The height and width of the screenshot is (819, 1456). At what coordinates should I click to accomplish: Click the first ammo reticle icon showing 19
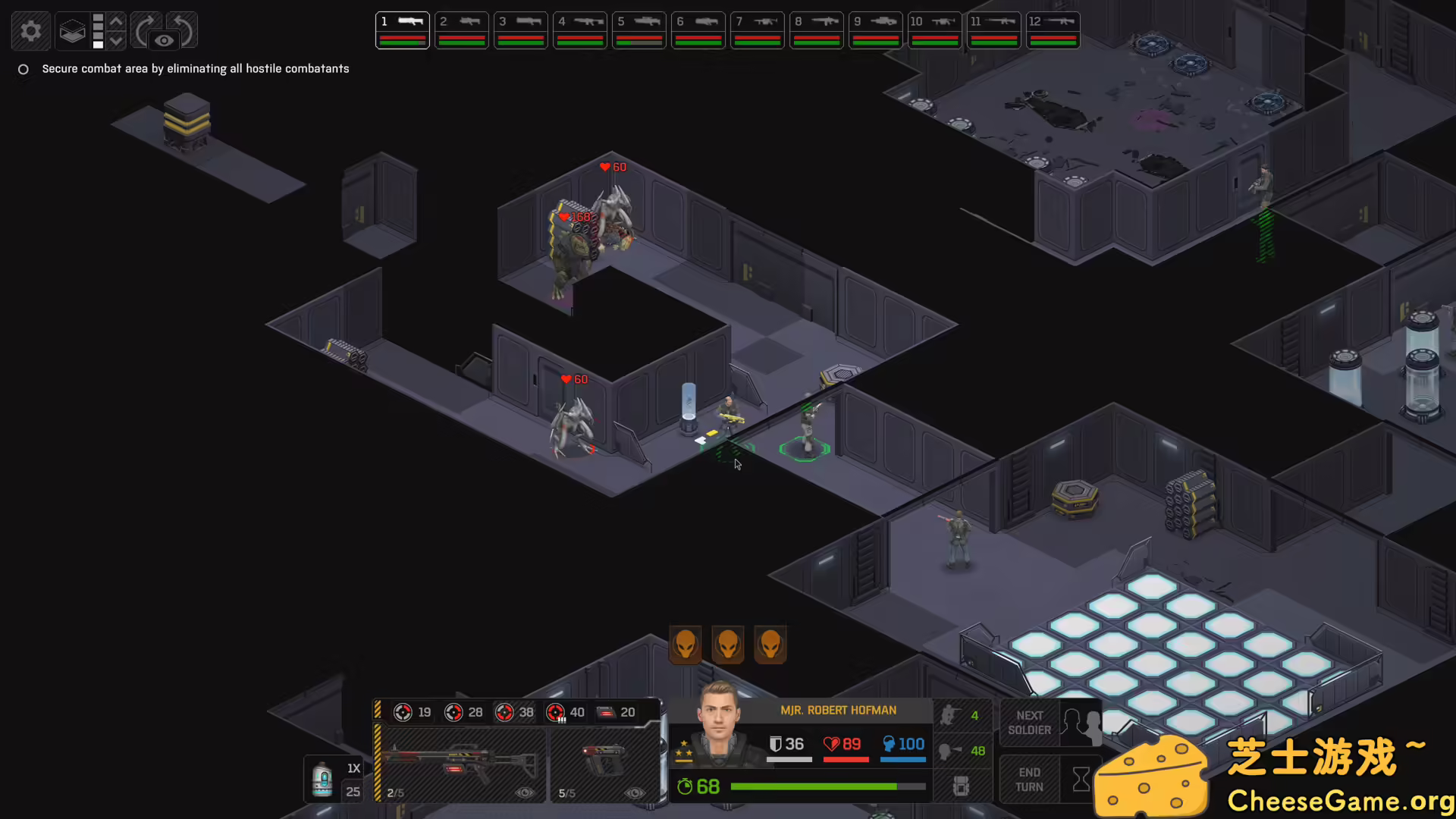(403, 712)
